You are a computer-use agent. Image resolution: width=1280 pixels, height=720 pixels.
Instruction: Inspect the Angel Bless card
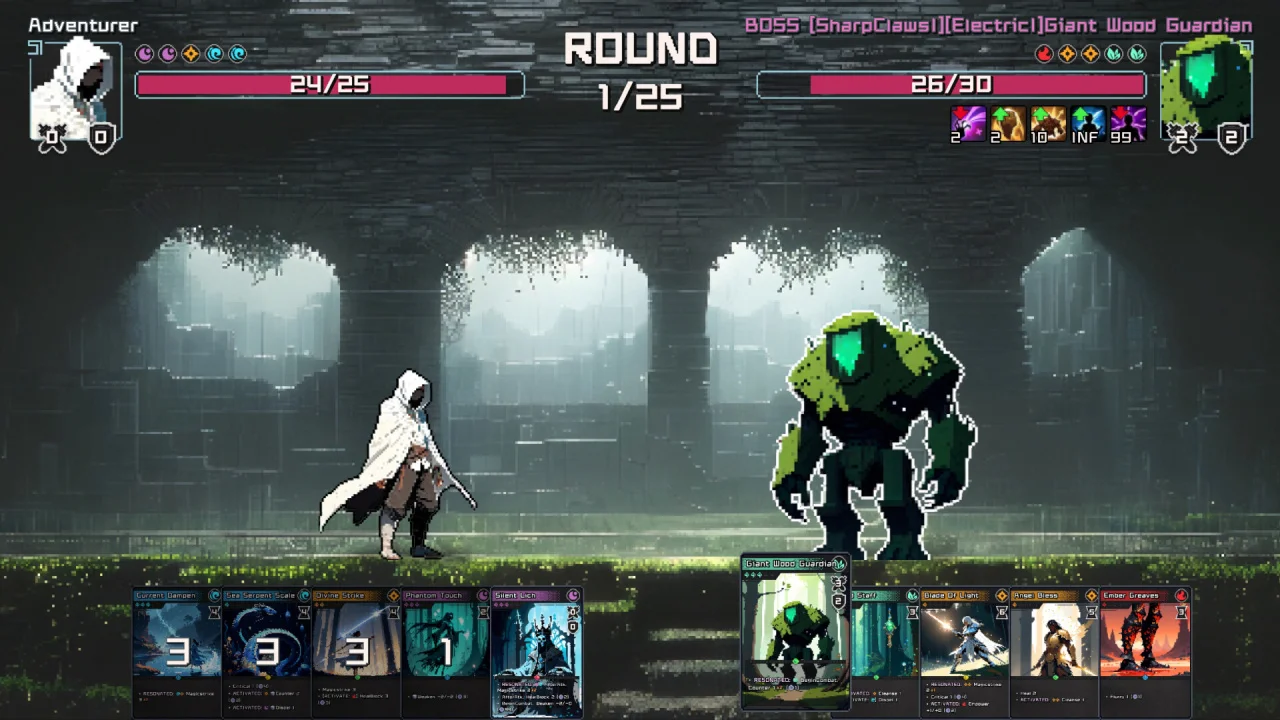(1053, 650)
